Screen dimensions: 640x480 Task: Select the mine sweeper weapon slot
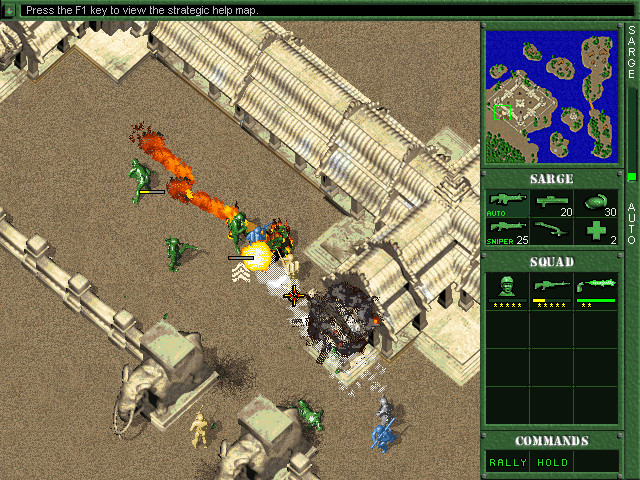pos(551,231)
